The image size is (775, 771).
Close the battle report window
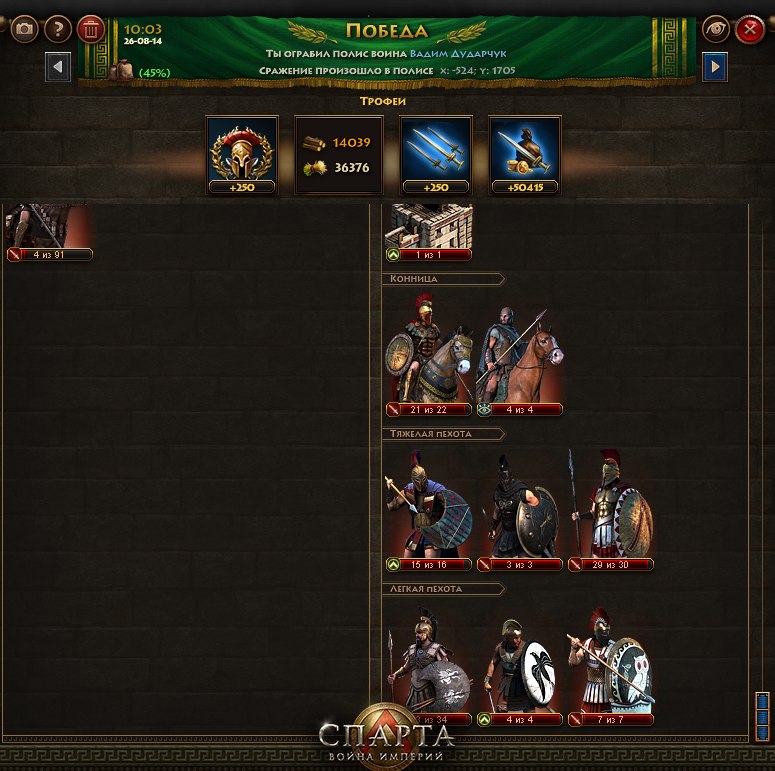(749, 29)
